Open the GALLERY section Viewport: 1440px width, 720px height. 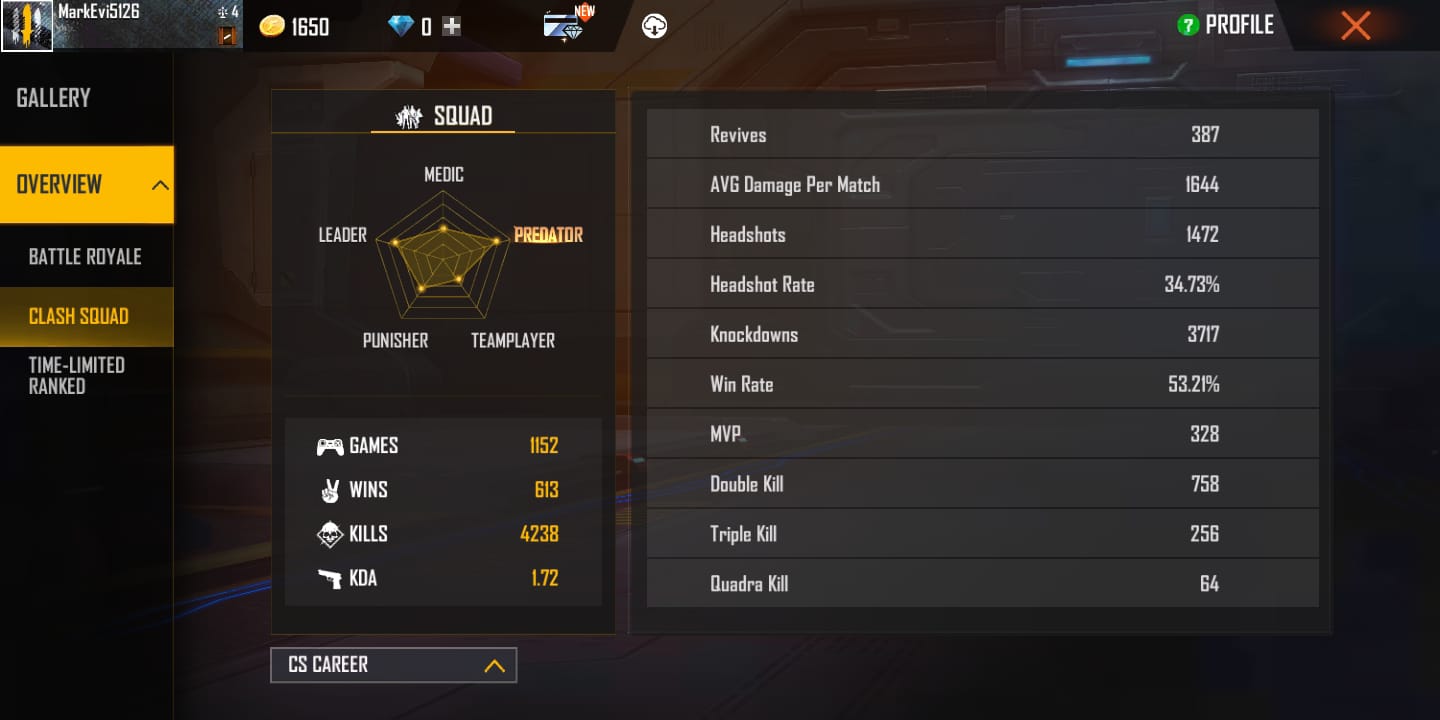pos(51,97)
